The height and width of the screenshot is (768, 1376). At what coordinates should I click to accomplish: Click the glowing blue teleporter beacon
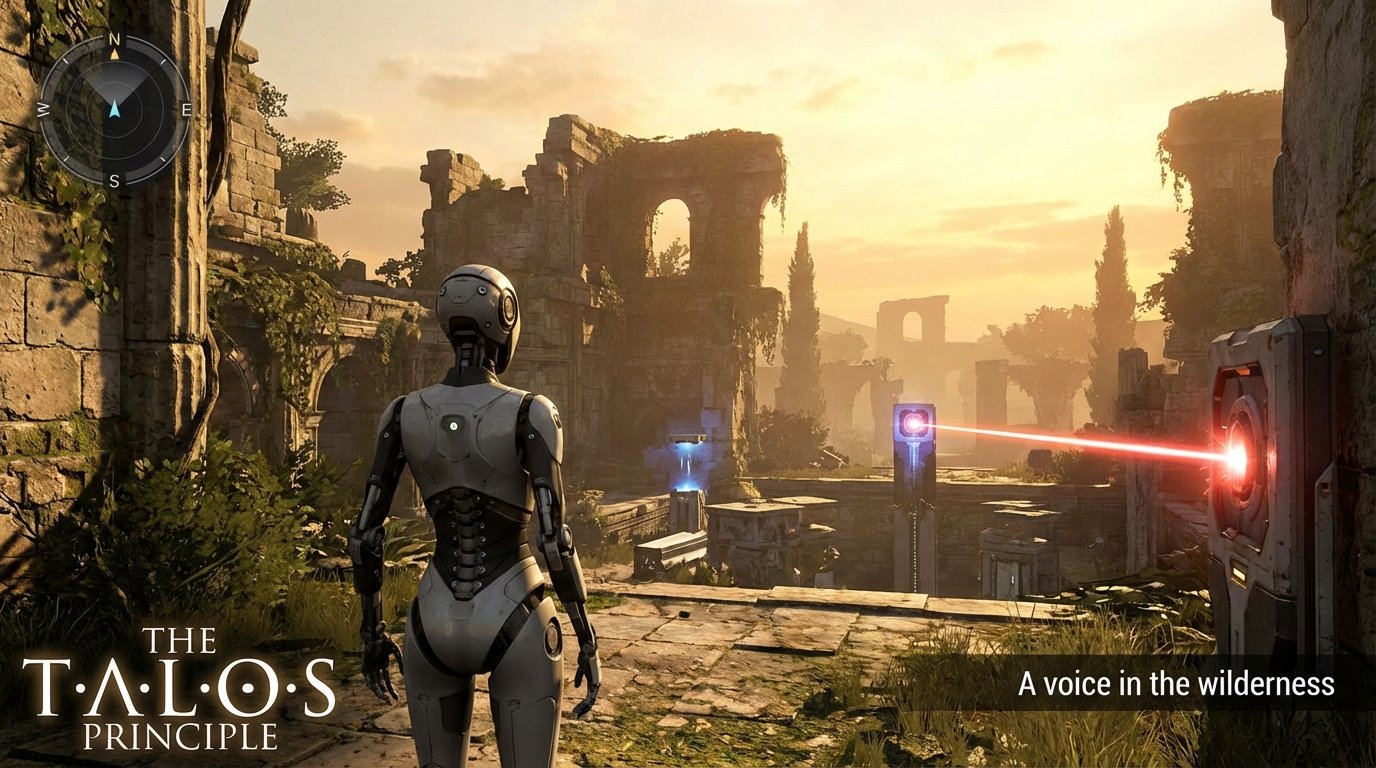[688, 465]
